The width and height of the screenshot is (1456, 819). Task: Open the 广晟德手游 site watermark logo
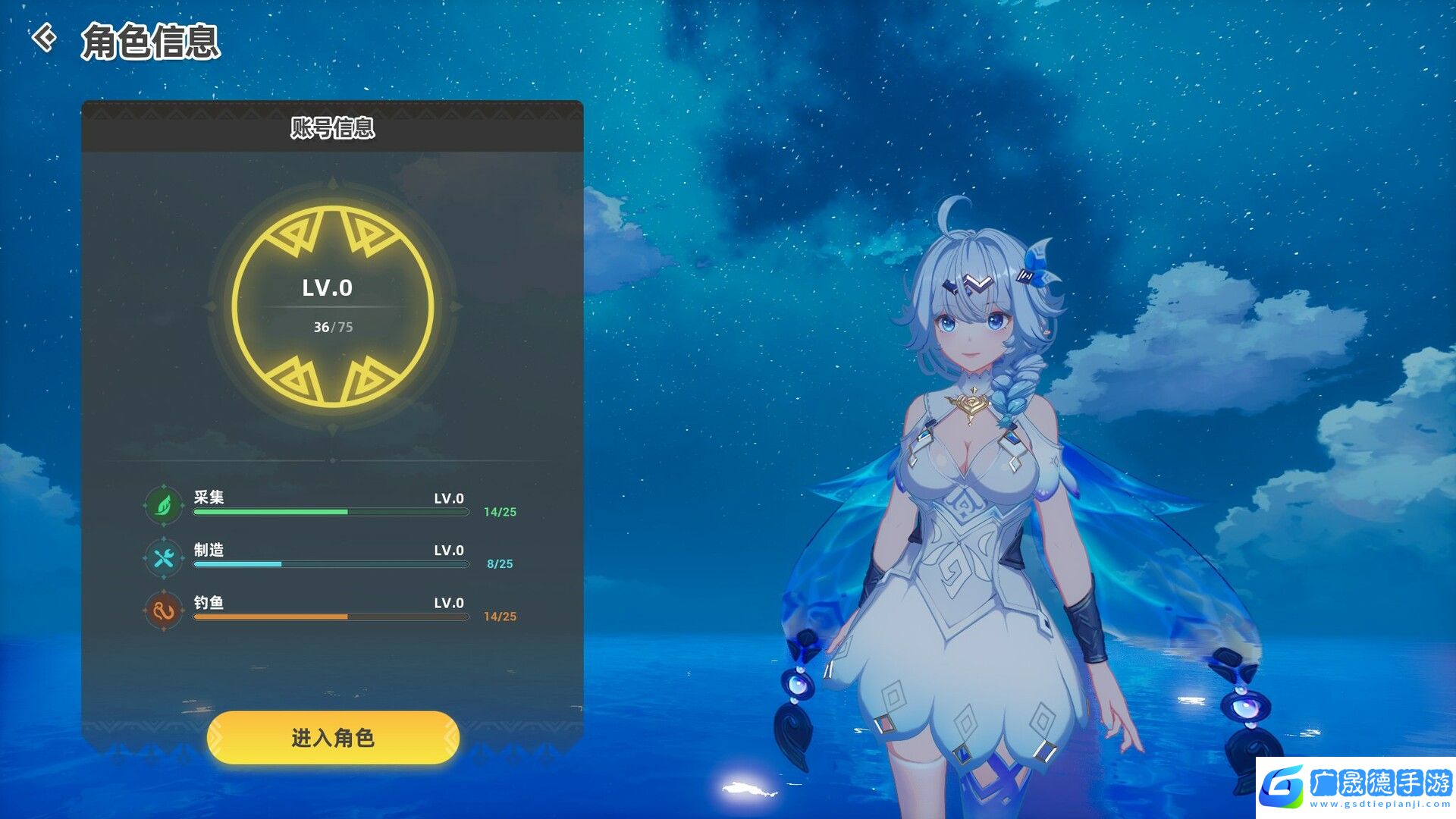point(1356,787)
